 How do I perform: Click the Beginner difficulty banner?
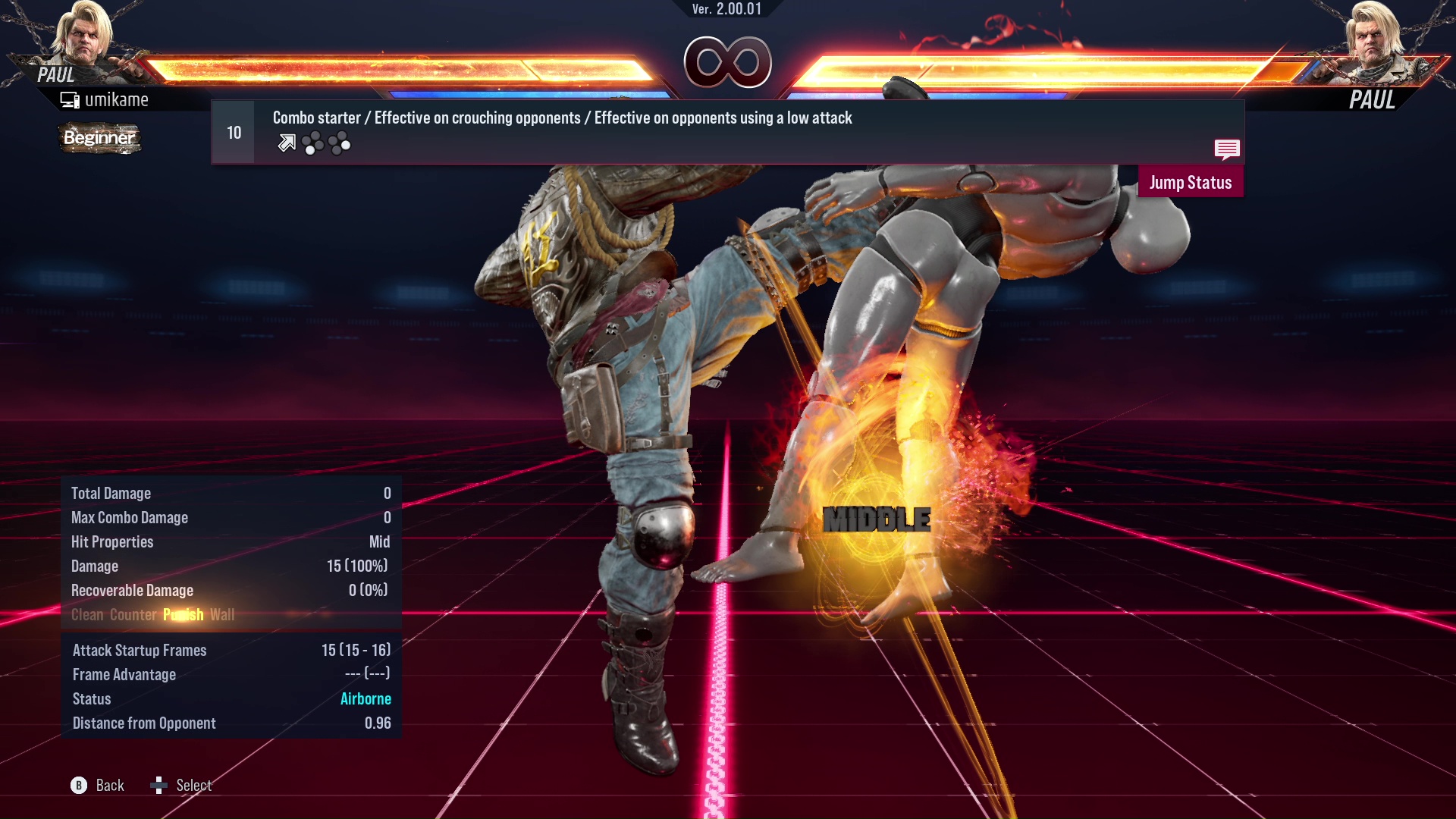[99, 139]
